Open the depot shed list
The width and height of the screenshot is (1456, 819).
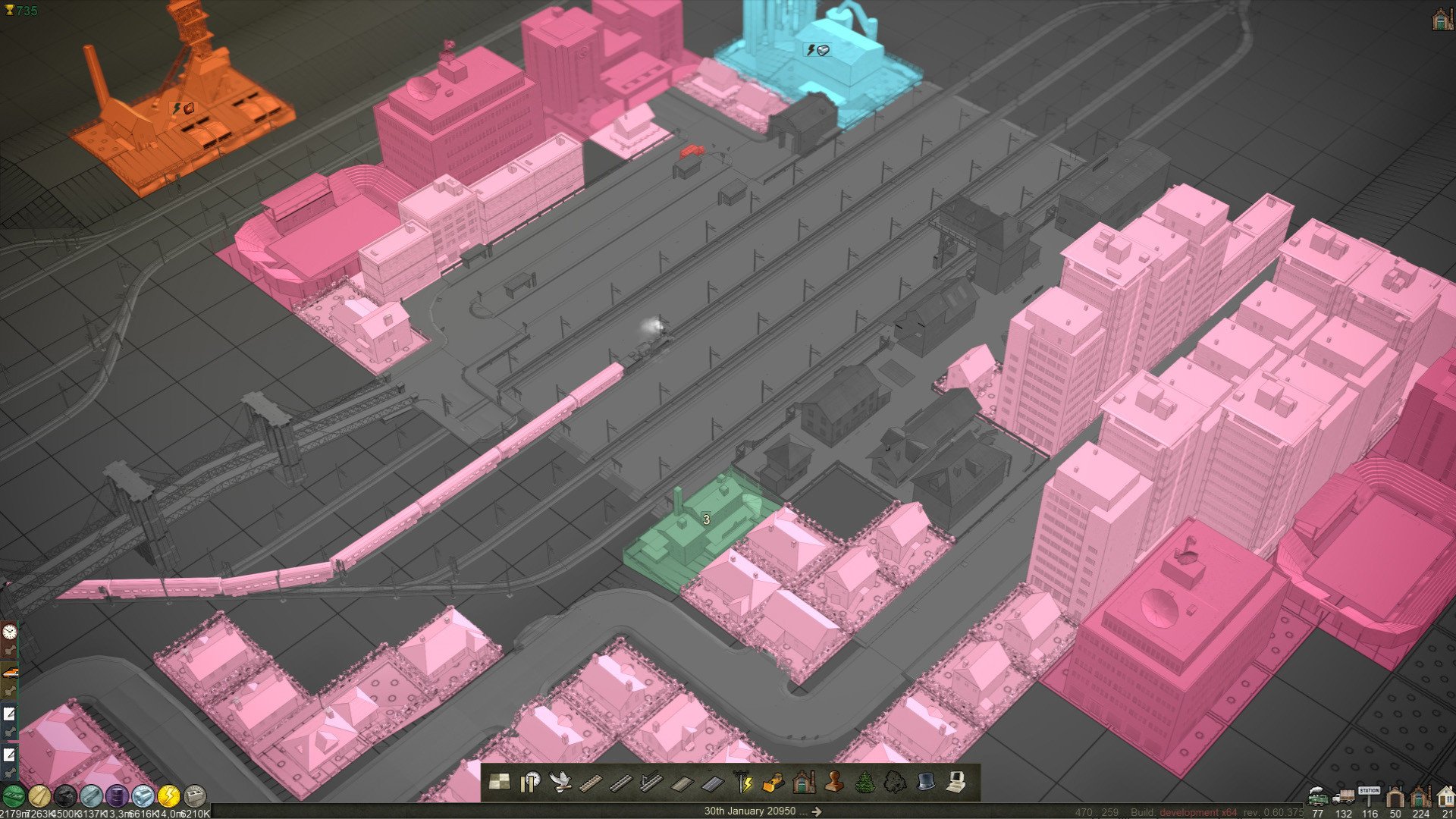[x=1395, y=797]
